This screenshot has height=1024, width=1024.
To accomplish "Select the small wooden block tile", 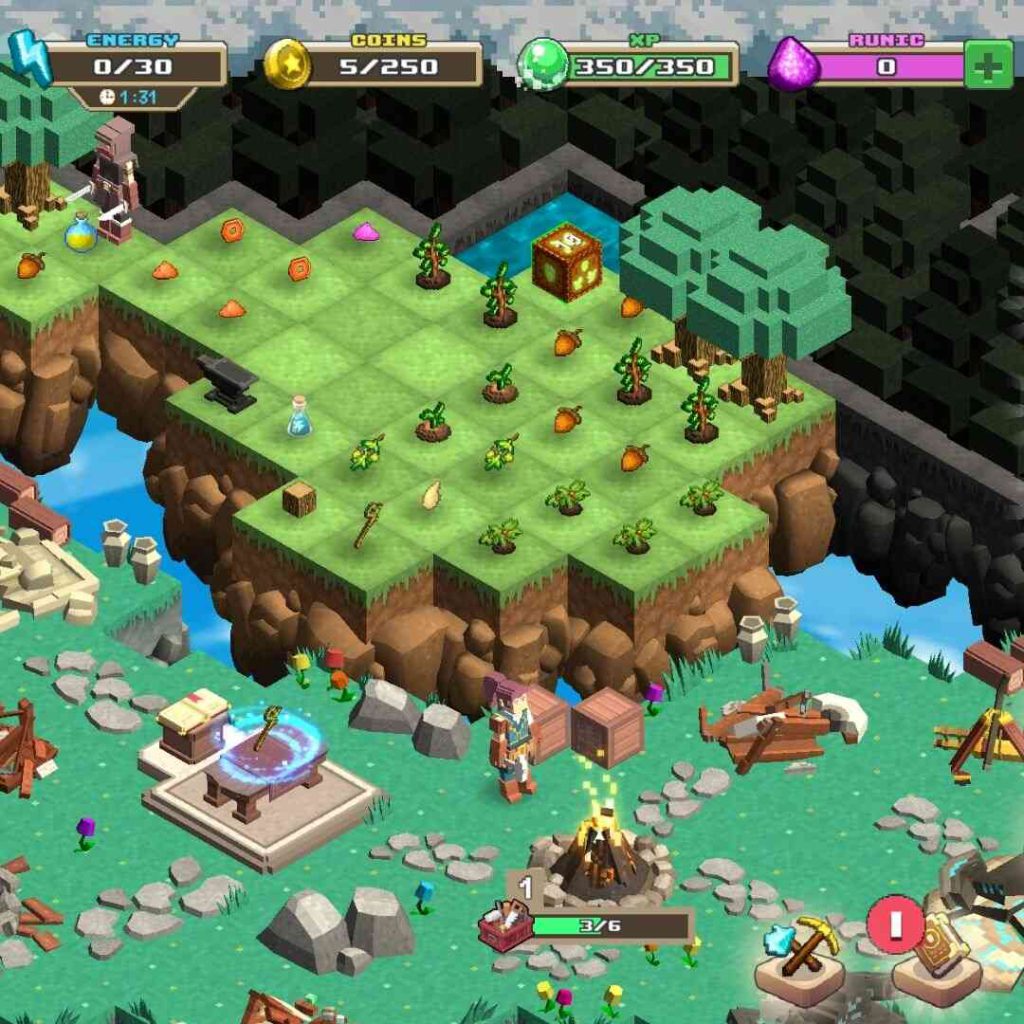I will 298,498.
